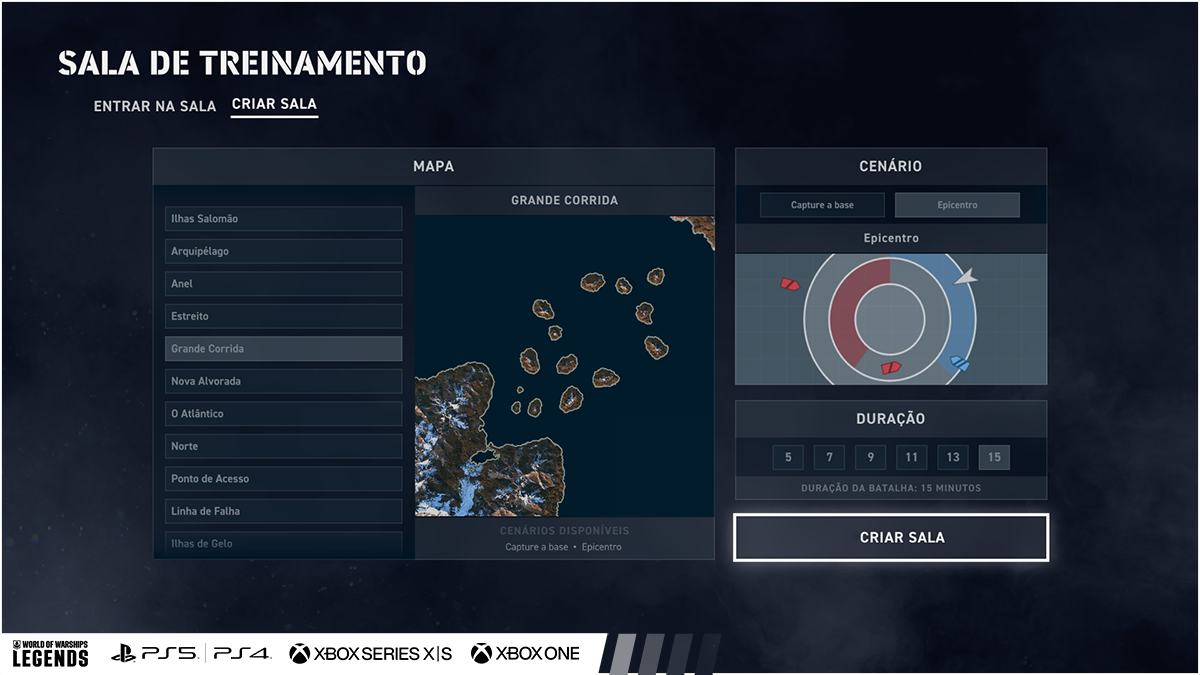Pick the Anel map entry

pyautogui.click(x=283, y=284)
